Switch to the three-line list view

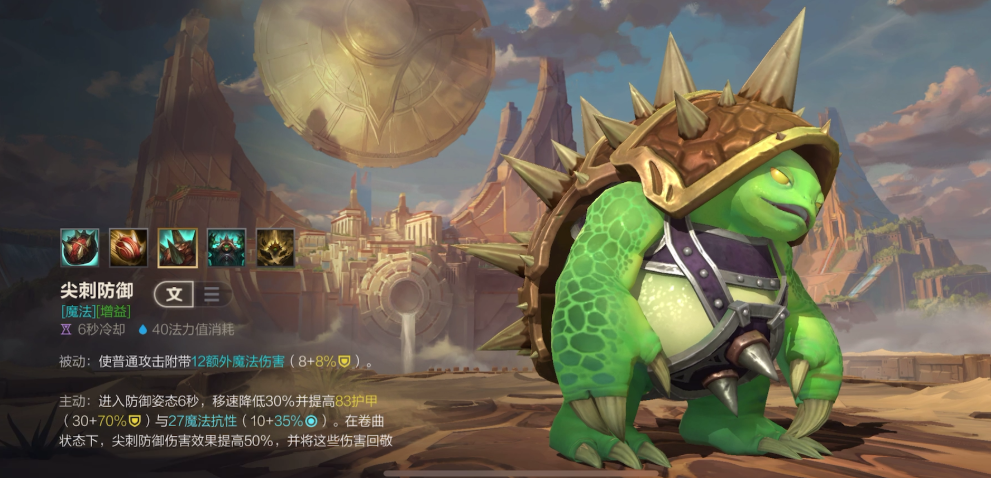212,294
